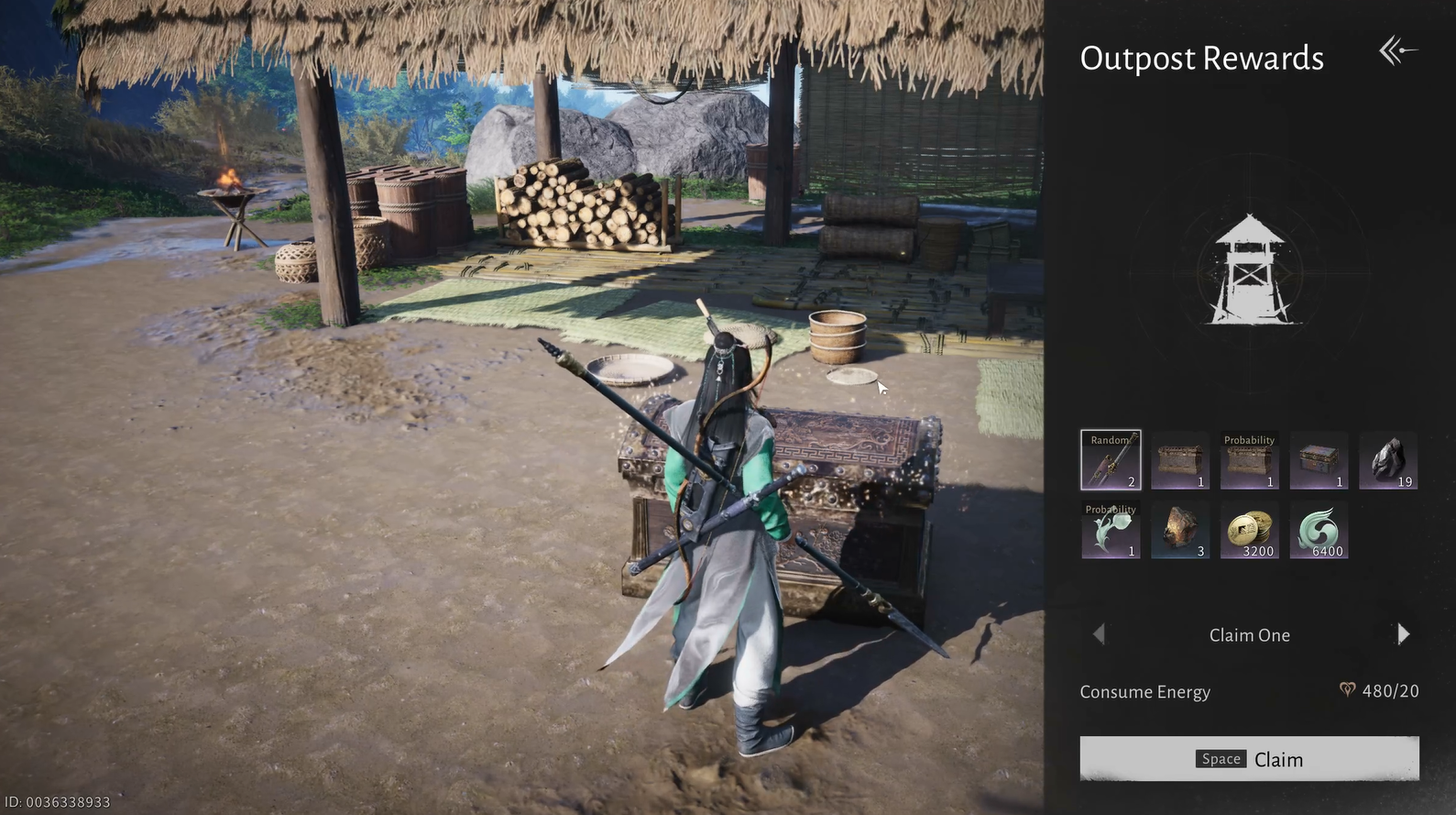Claim the outpost rewards
1456x815 pixels.
click(x=1249, y=758)
